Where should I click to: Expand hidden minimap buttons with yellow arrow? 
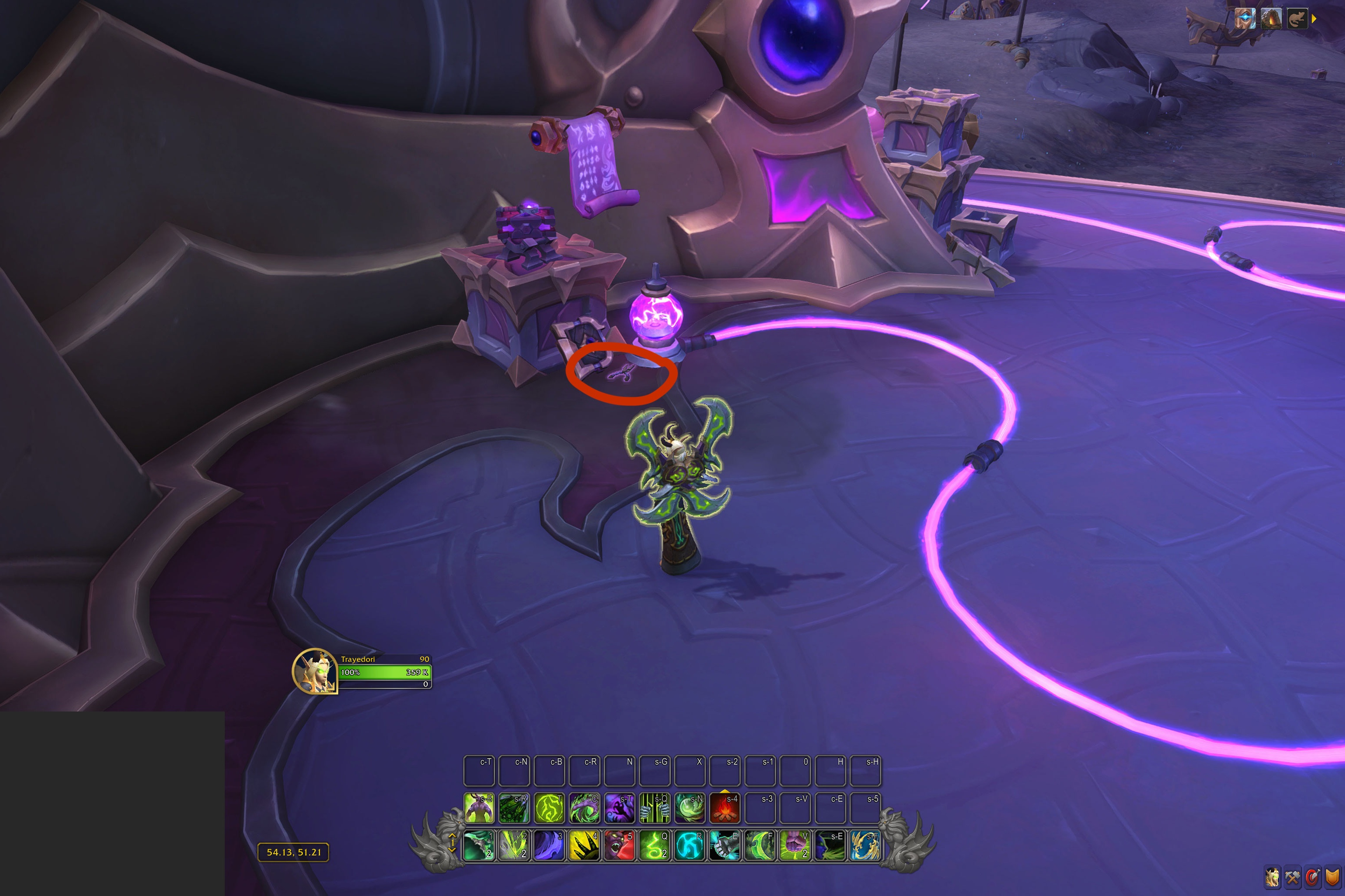pos(1315,19)
